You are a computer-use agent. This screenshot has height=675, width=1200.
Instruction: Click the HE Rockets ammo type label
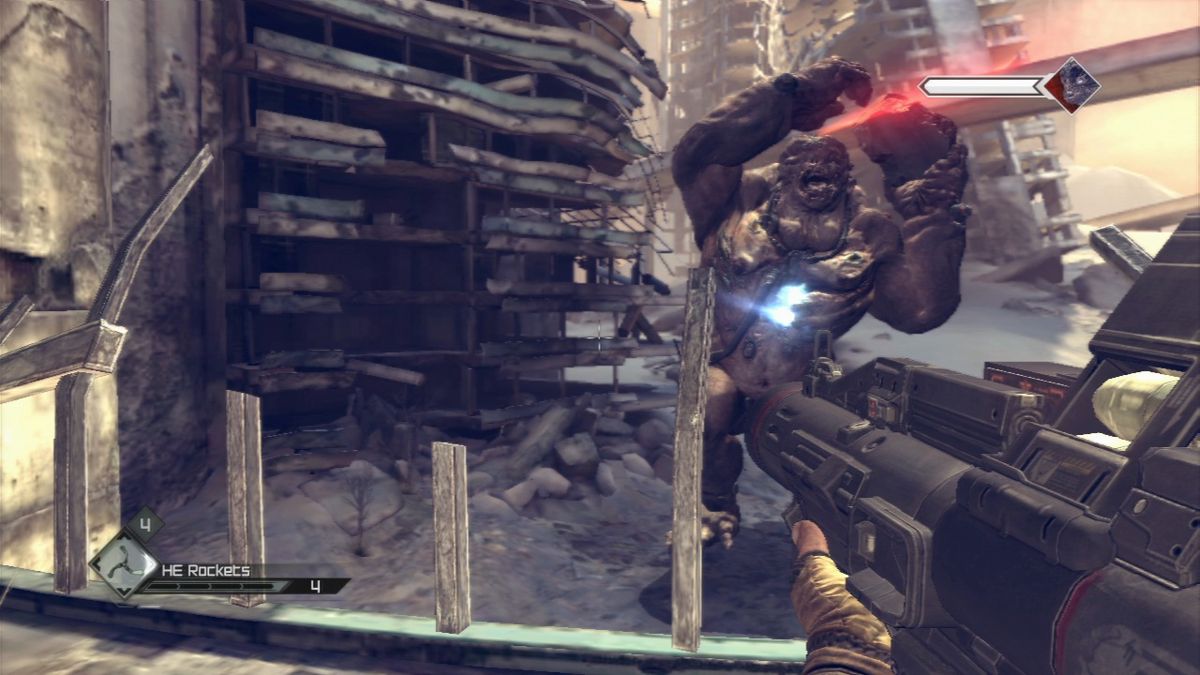pos(207,571)
